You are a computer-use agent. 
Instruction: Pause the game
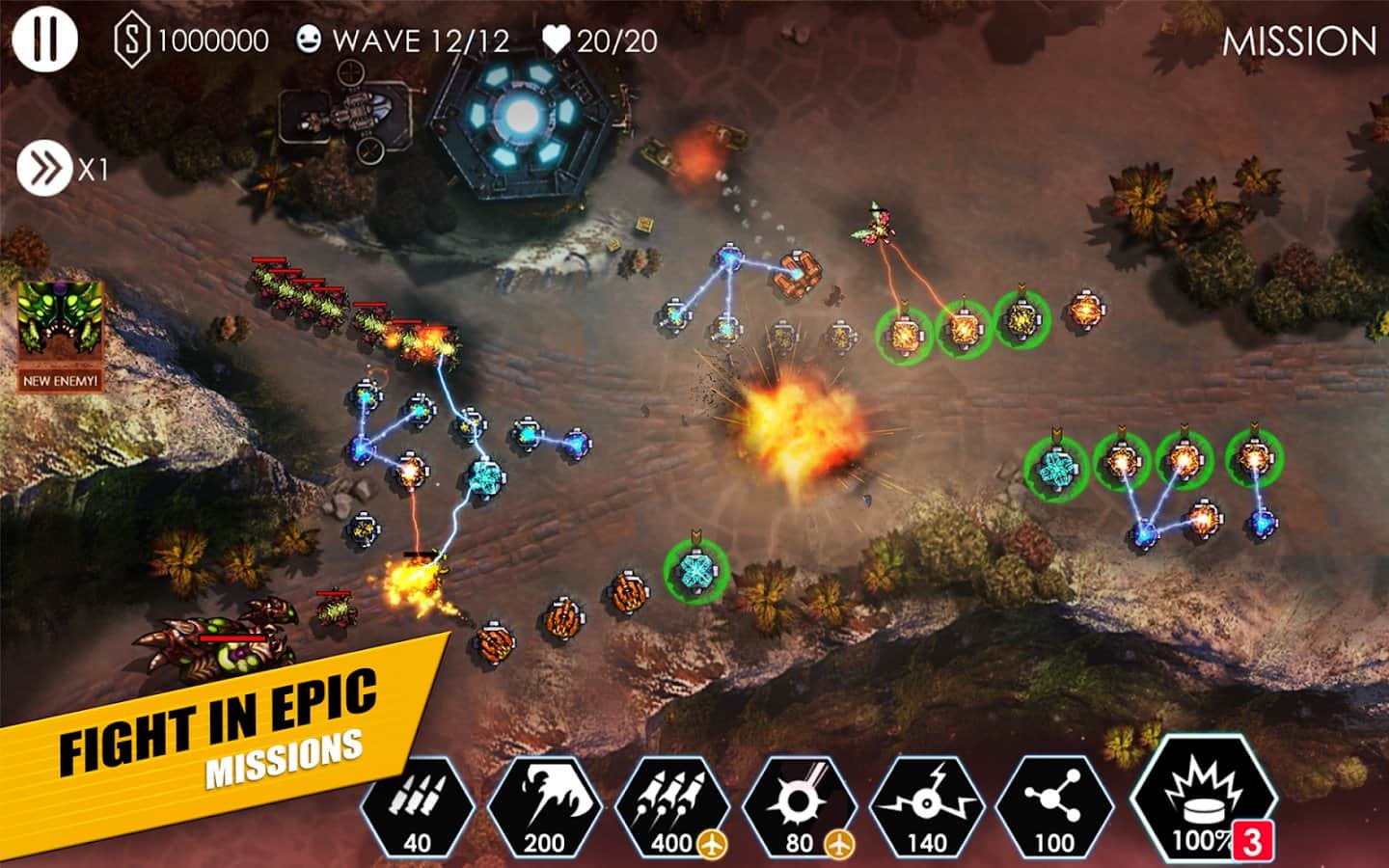(x=44, y=40)
